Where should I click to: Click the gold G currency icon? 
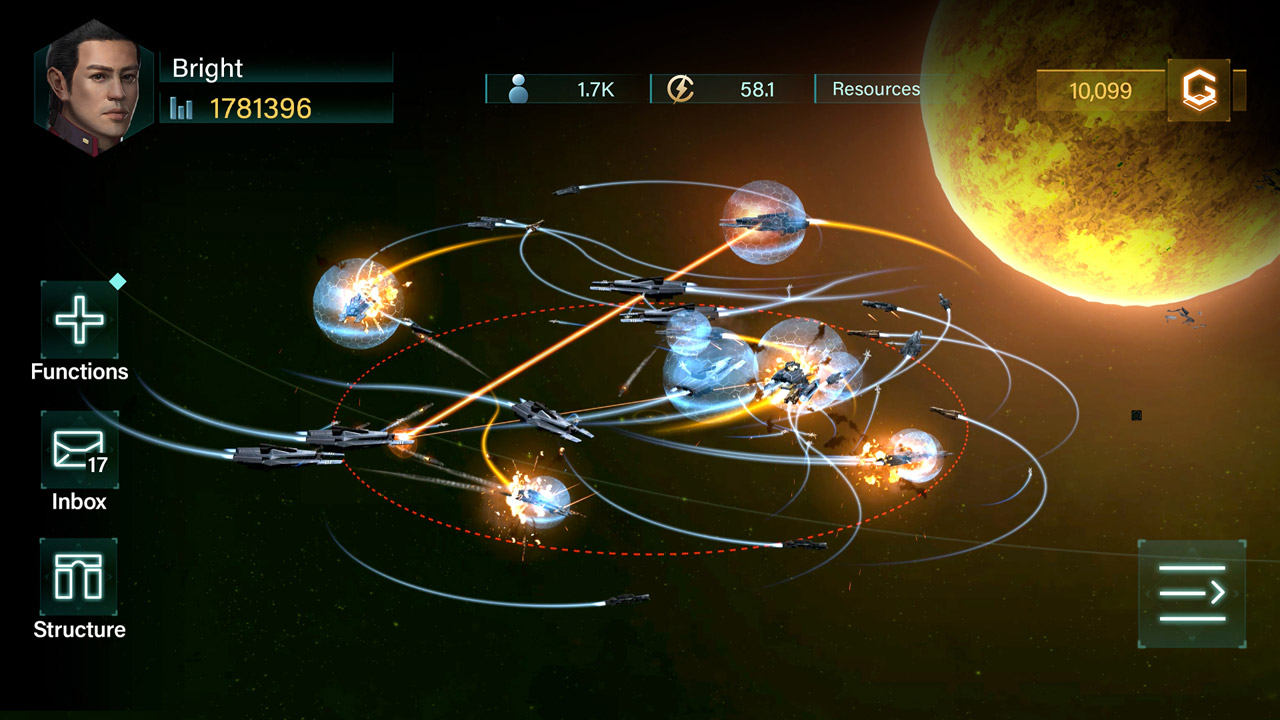[x=1198, y=91]
